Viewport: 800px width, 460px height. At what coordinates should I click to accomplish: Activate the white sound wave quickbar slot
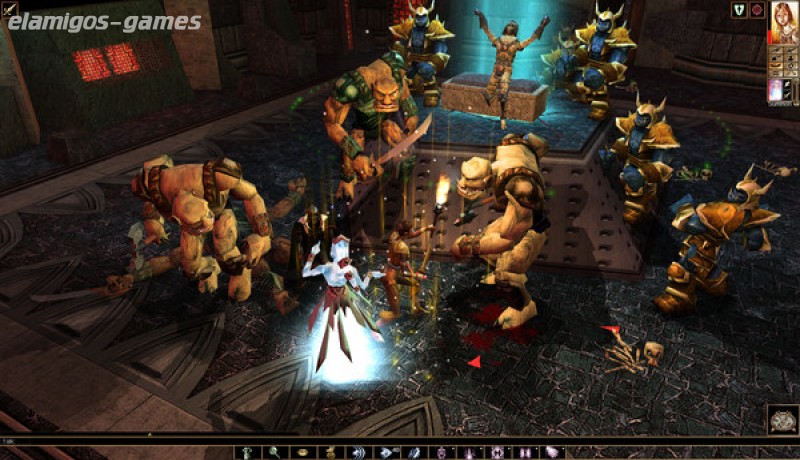[x=357, y=452]
